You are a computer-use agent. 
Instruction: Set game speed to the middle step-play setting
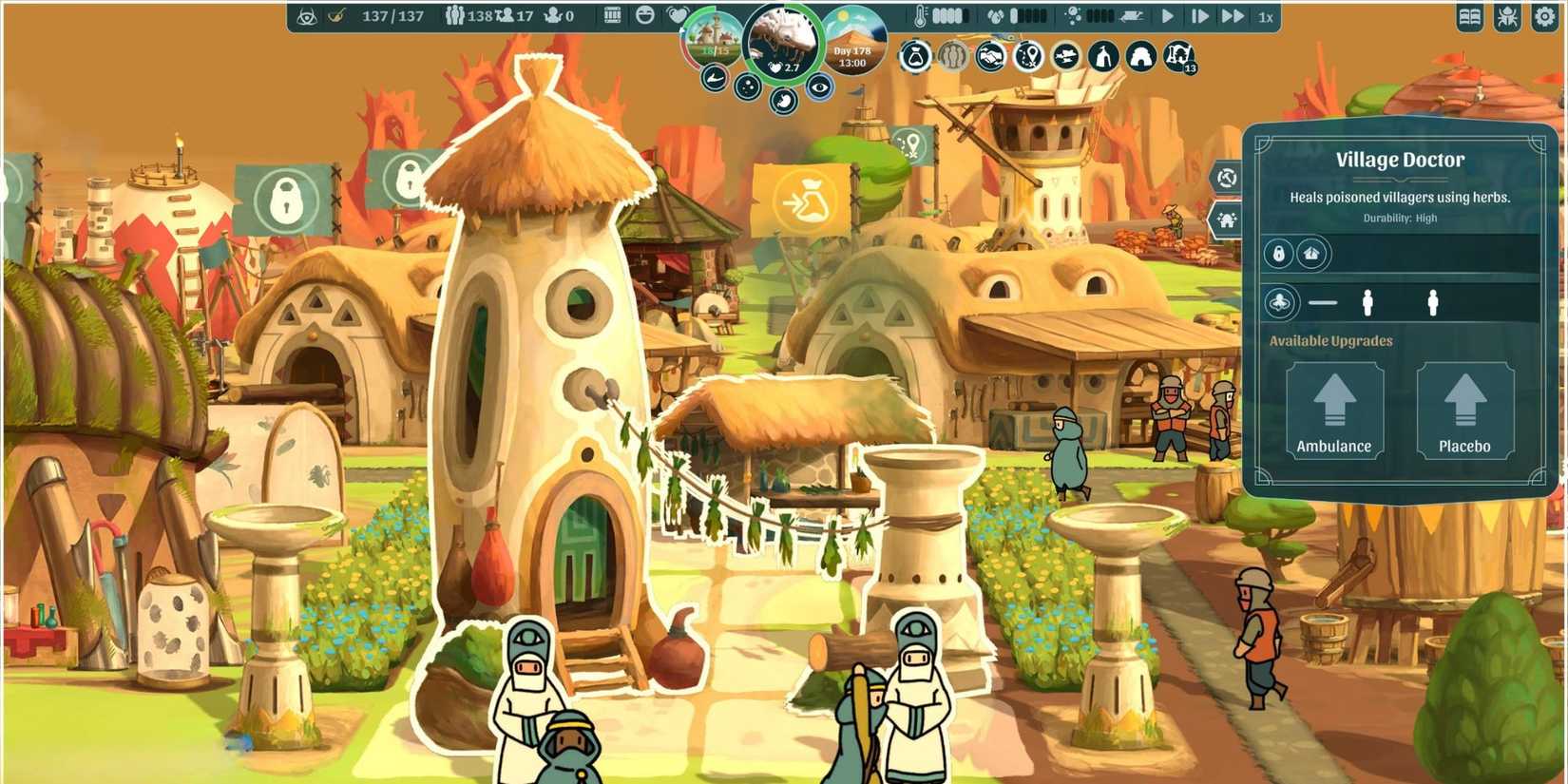[x=1199, y=16]
